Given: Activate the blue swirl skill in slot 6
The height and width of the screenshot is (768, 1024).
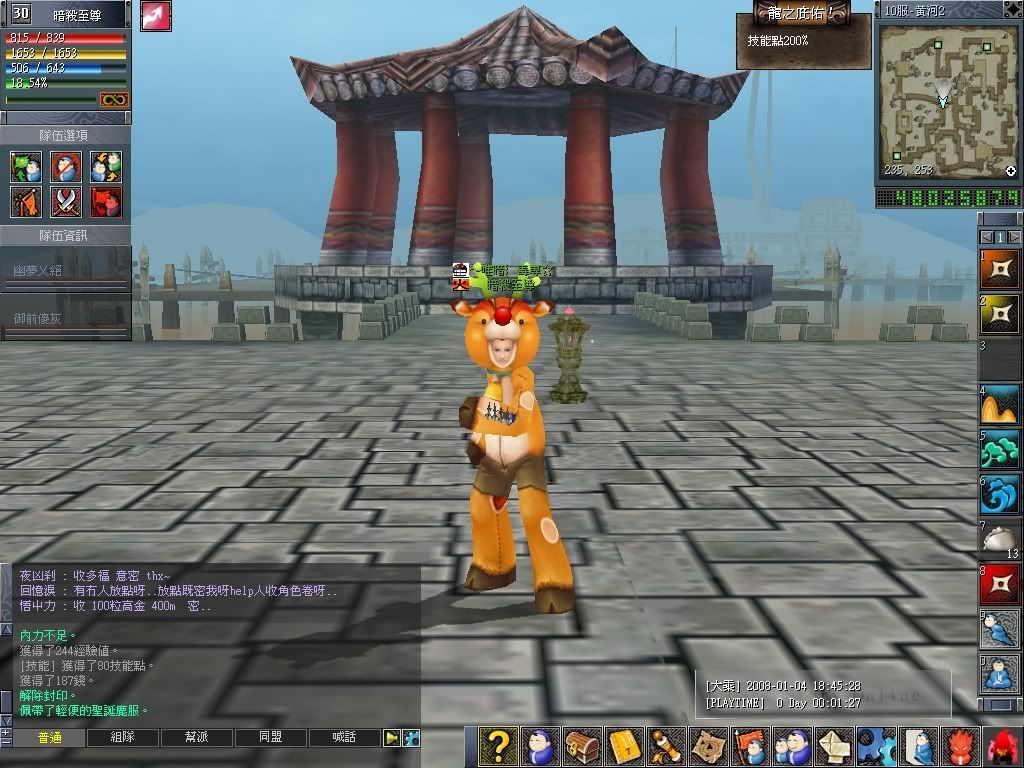Looking at the screenshot, I should pos(1000,494).
